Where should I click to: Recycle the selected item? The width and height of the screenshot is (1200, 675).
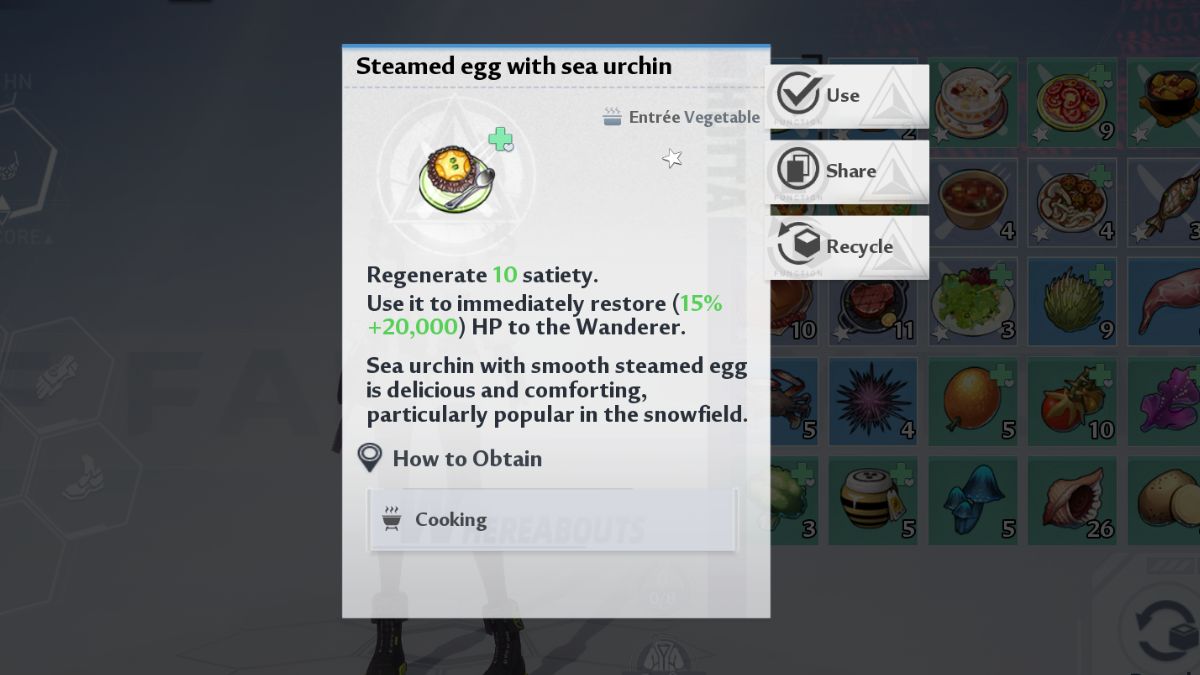(846, 247)
